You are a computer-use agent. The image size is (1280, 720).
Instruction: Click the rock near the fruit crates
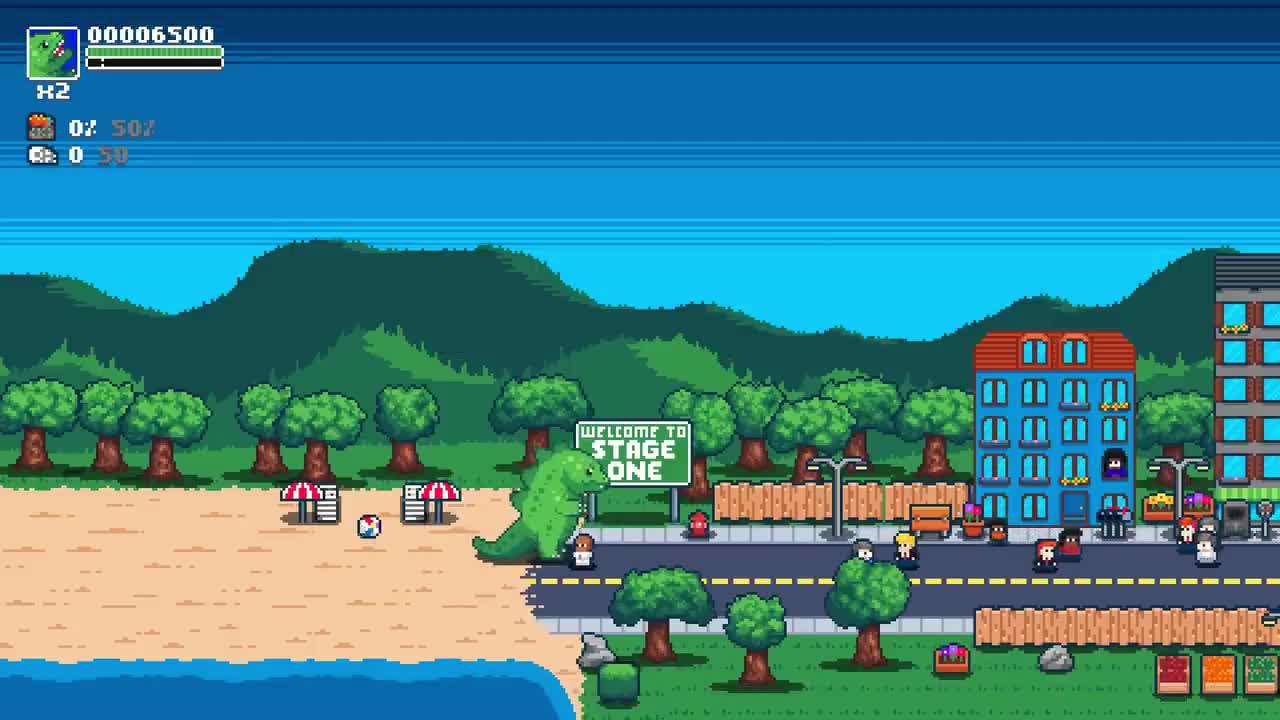click(1055, 660)
